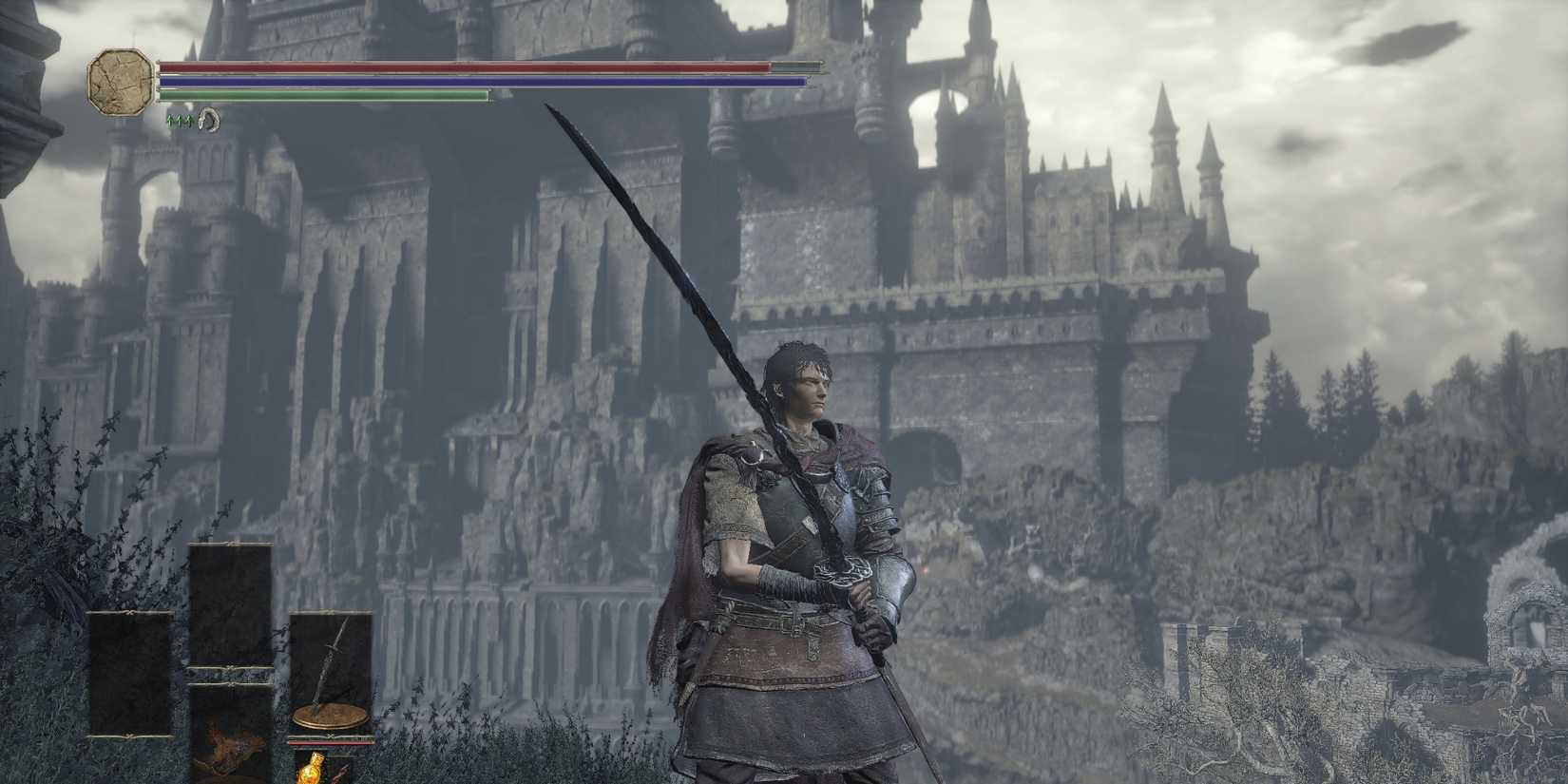Click the curved ring buff icon

pos(209,122)
